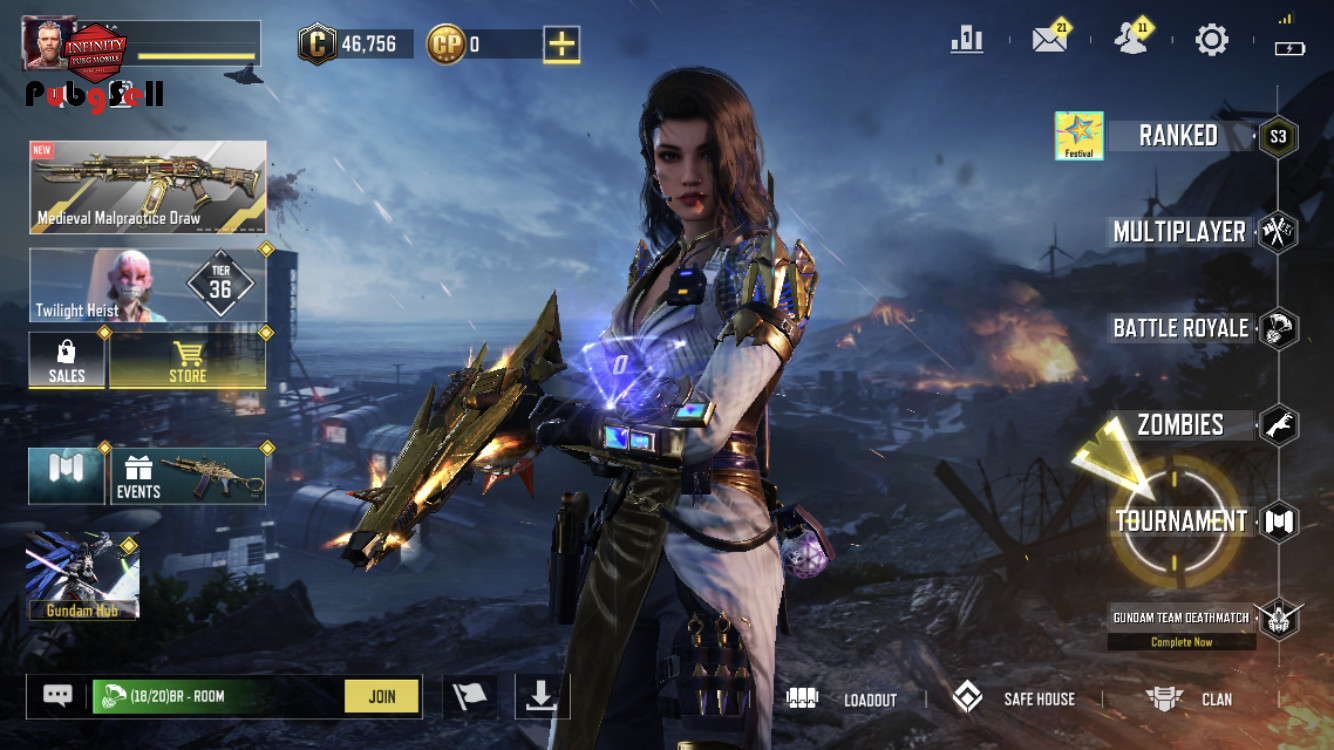Open the Loadout screen
The height and width of the screenshot is (750, 1334).
[x=842, y=699]
